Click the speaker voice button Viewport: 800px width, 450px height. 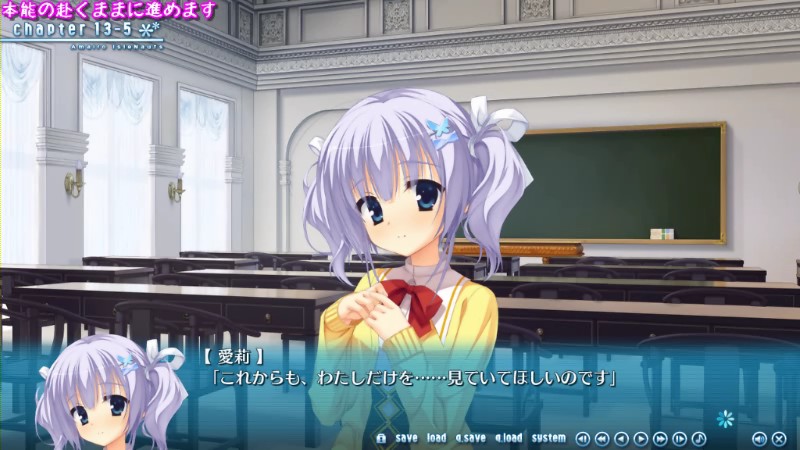[759, 438]
